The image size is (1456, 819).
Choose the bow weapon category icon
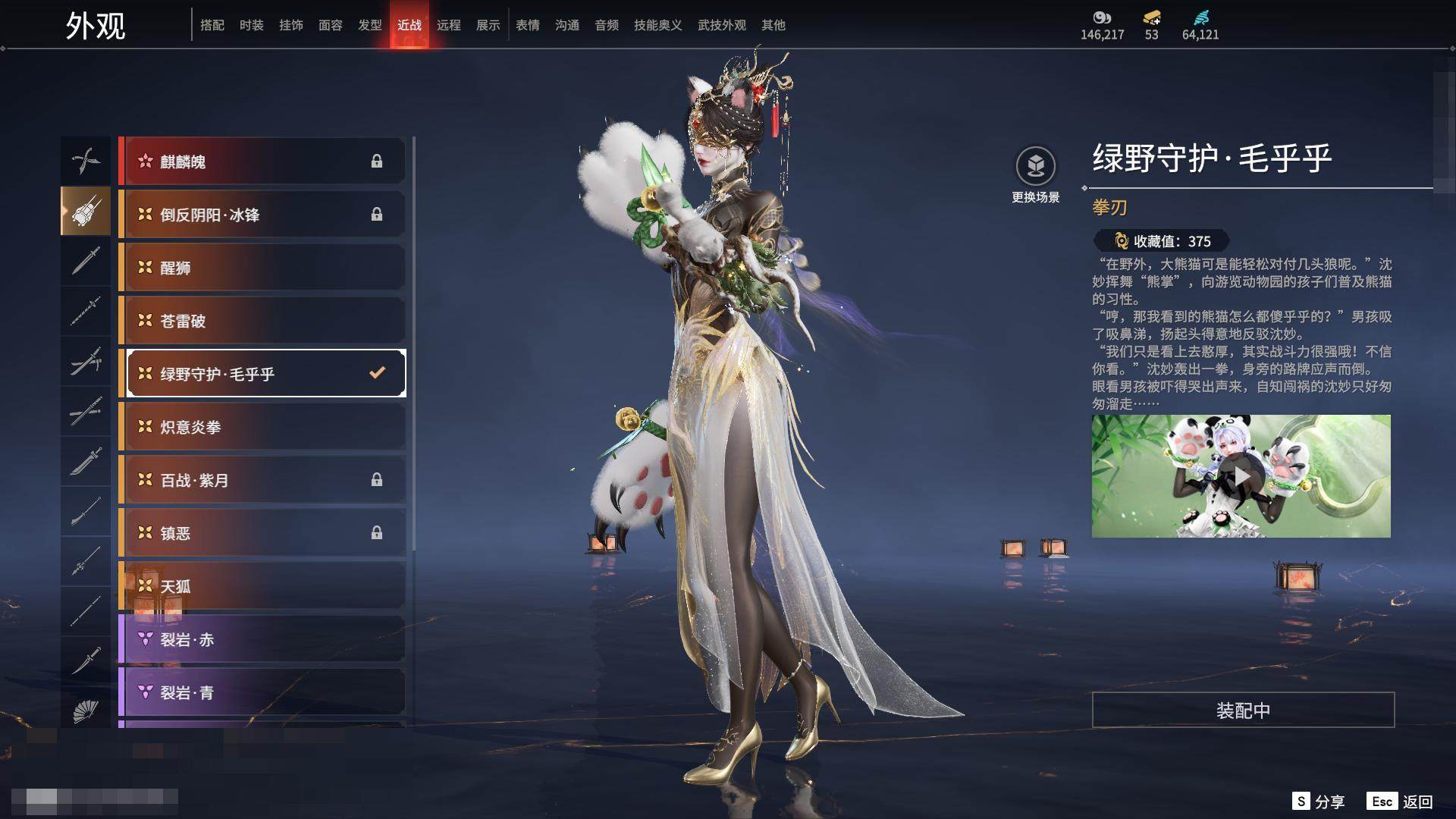pyautogui.click(x=86, y=161)
